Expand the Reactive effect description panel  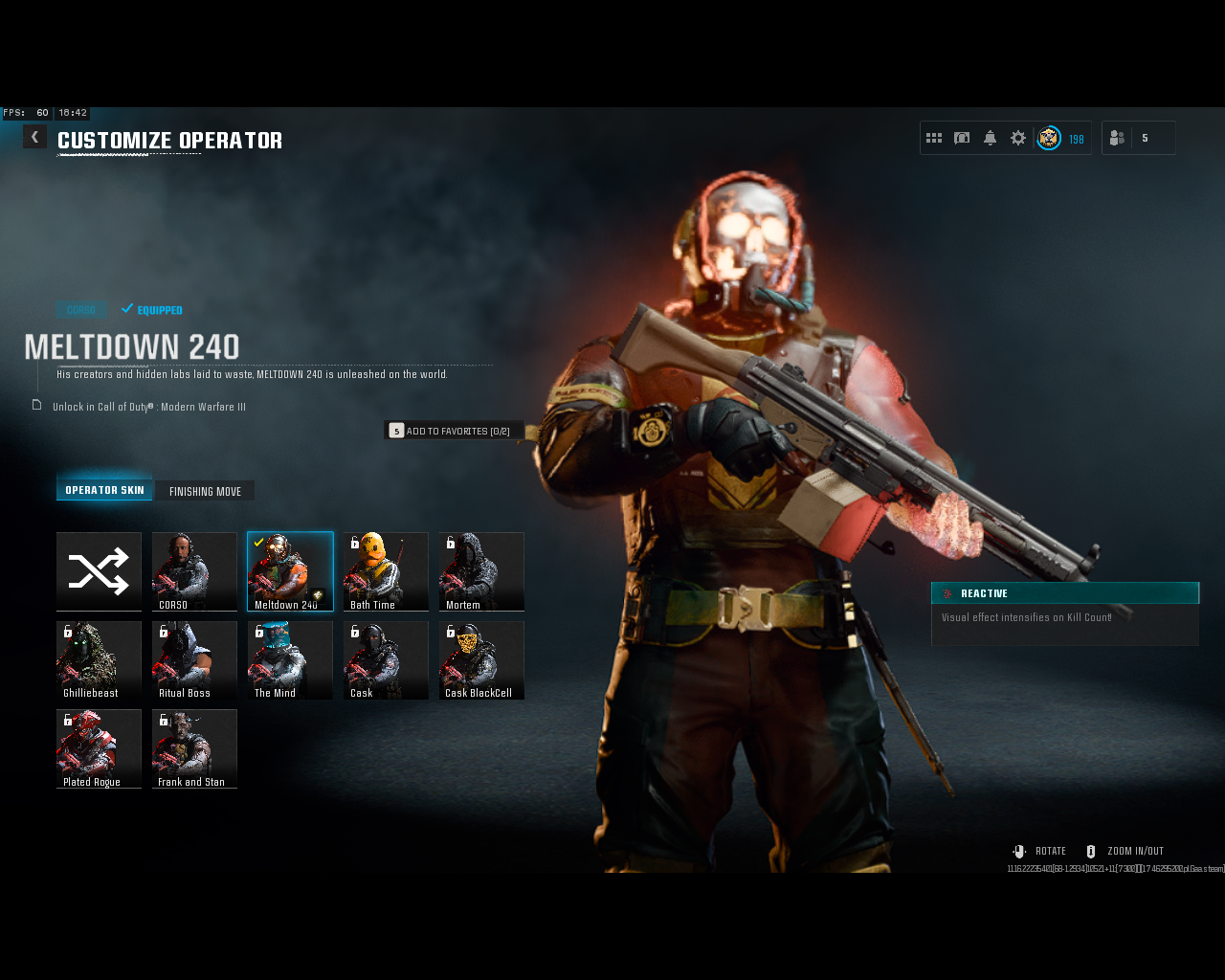click(1064, 592)
